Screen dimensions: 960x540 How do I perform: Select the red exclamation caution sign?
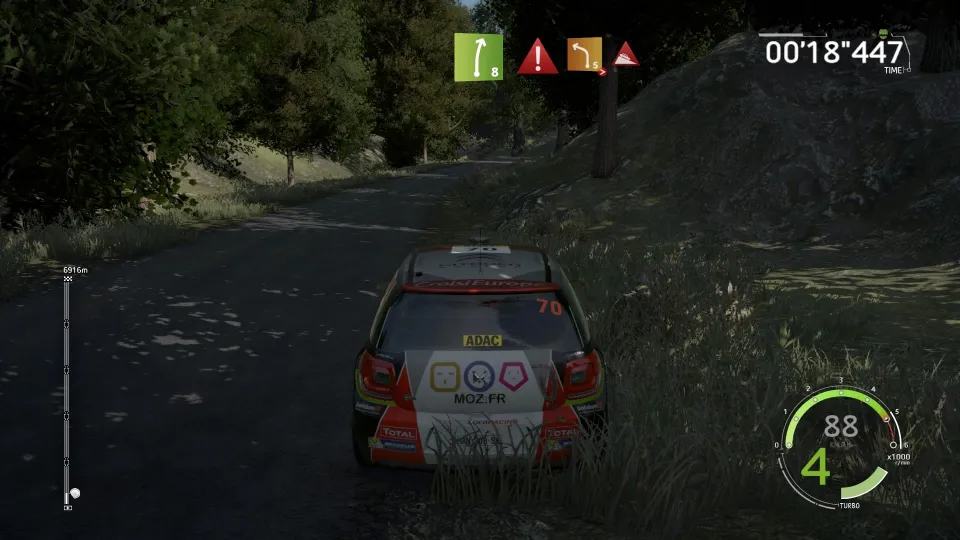537,58
